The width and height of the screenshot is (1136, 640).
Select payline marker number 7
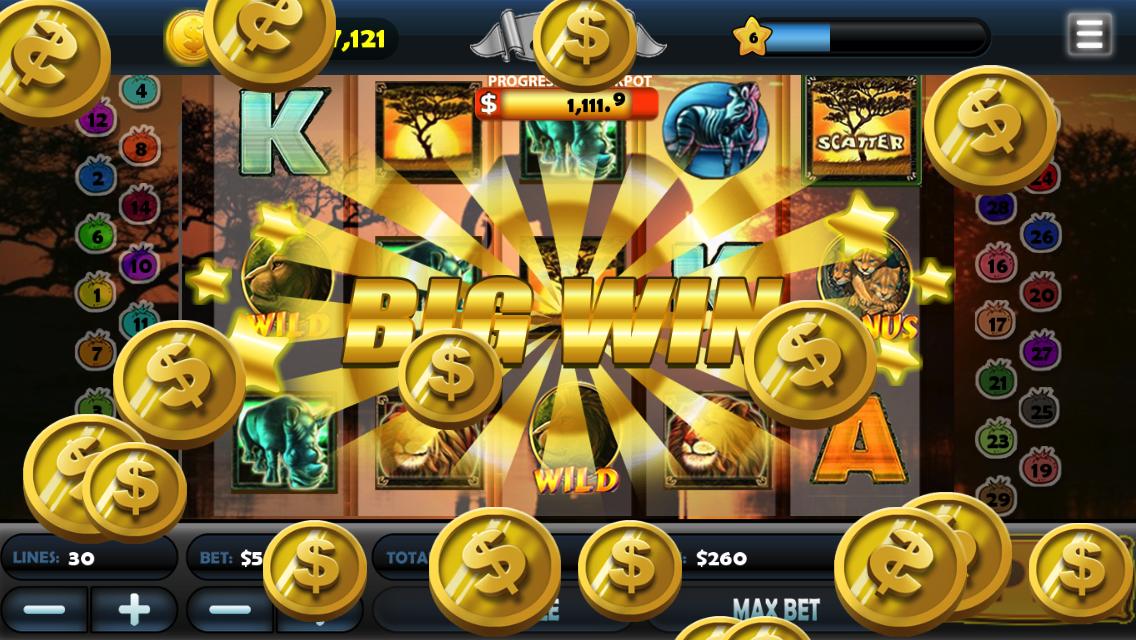pyautogui.click(x=97, y=353)
